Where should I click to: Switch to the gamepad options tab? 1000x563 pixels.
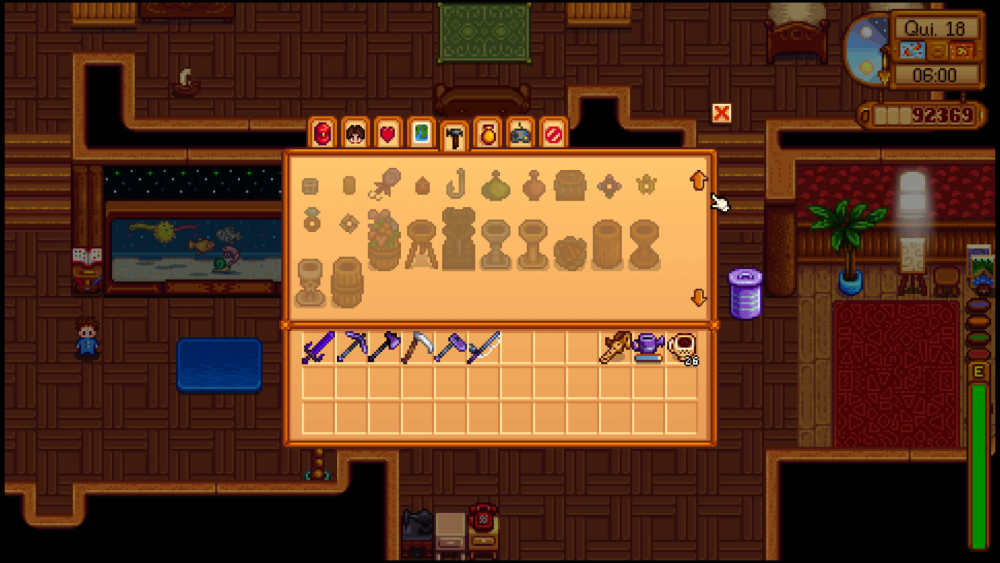coord(520,134)
